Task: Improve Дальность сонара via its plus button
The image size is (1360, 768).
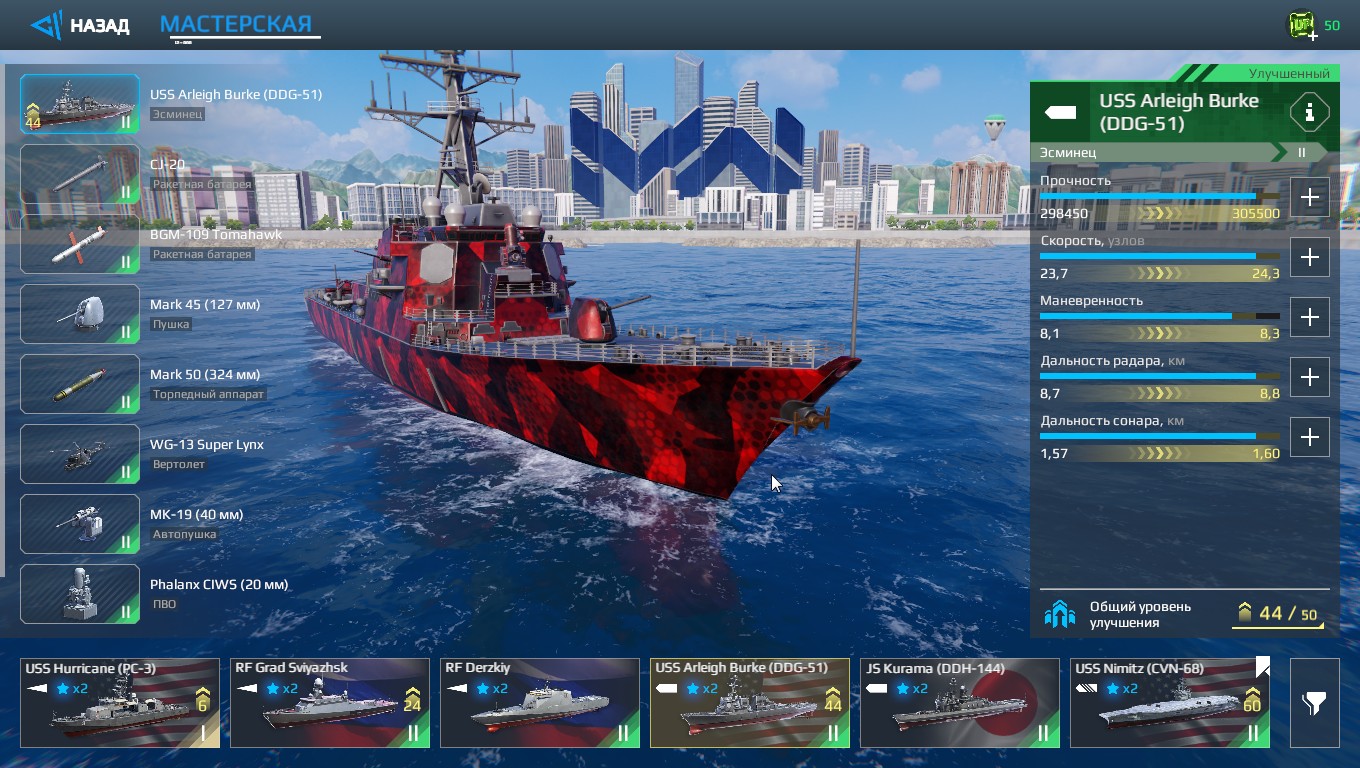Action: point(1309,437)
